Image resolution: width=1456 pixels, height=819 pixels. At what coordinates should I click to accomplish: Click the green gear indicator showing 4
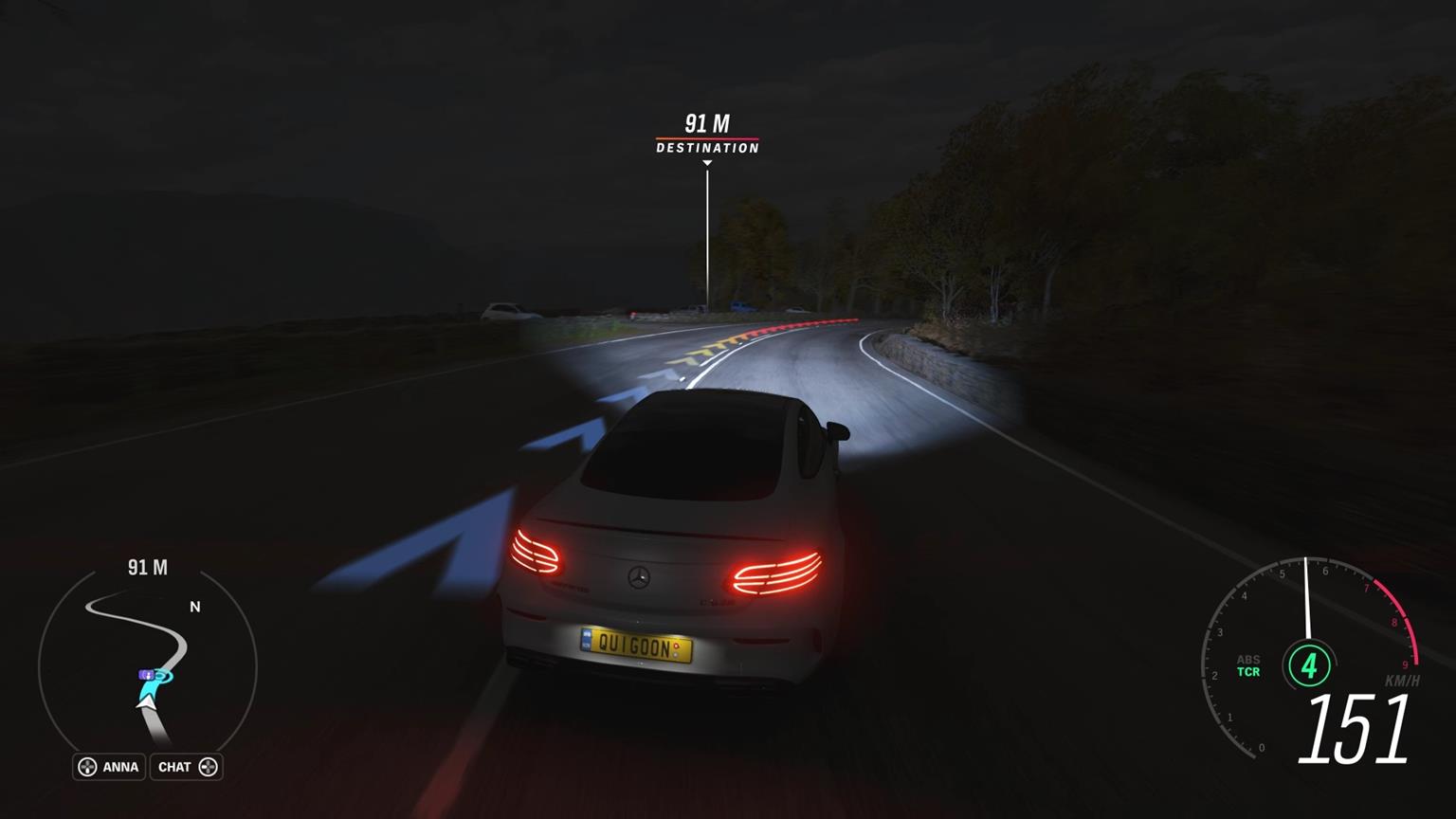click(1308, 666)
